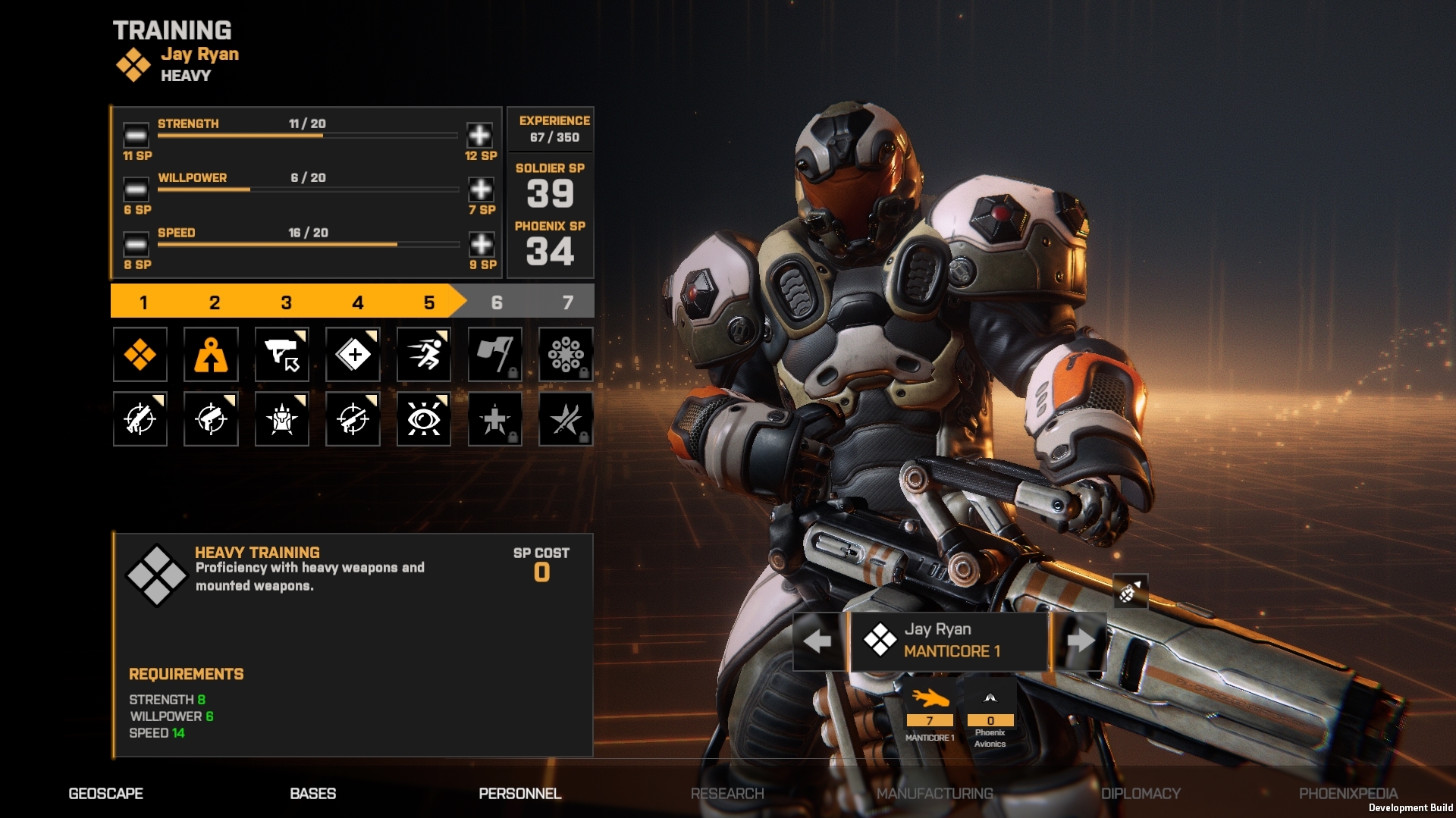The width and height of the screenshot is (1456, 818).
Task: Switch to the next soldier
Action: click(x=1080, y=641)
